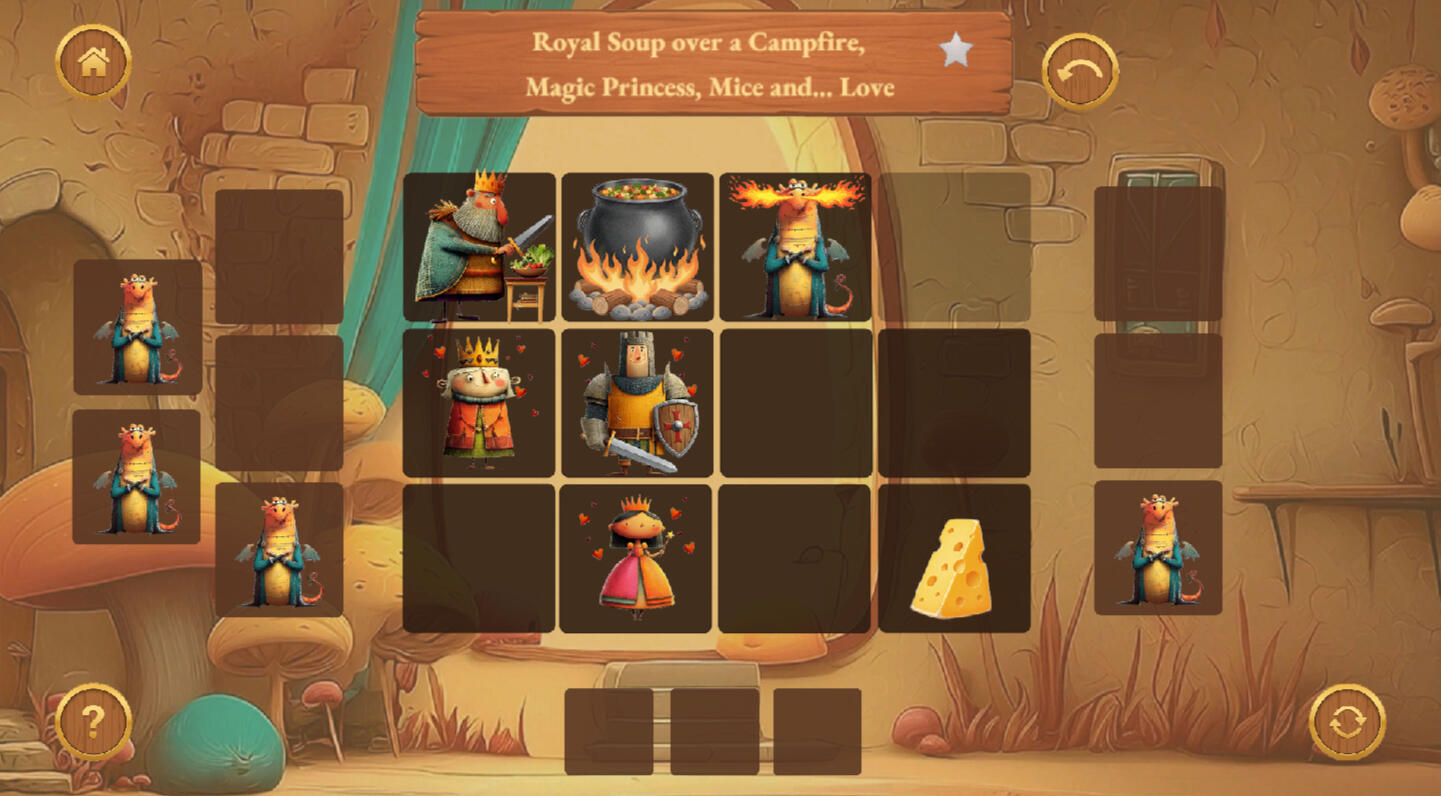Restart the puzzle with the refresh button

click(x=1347, y=722)
